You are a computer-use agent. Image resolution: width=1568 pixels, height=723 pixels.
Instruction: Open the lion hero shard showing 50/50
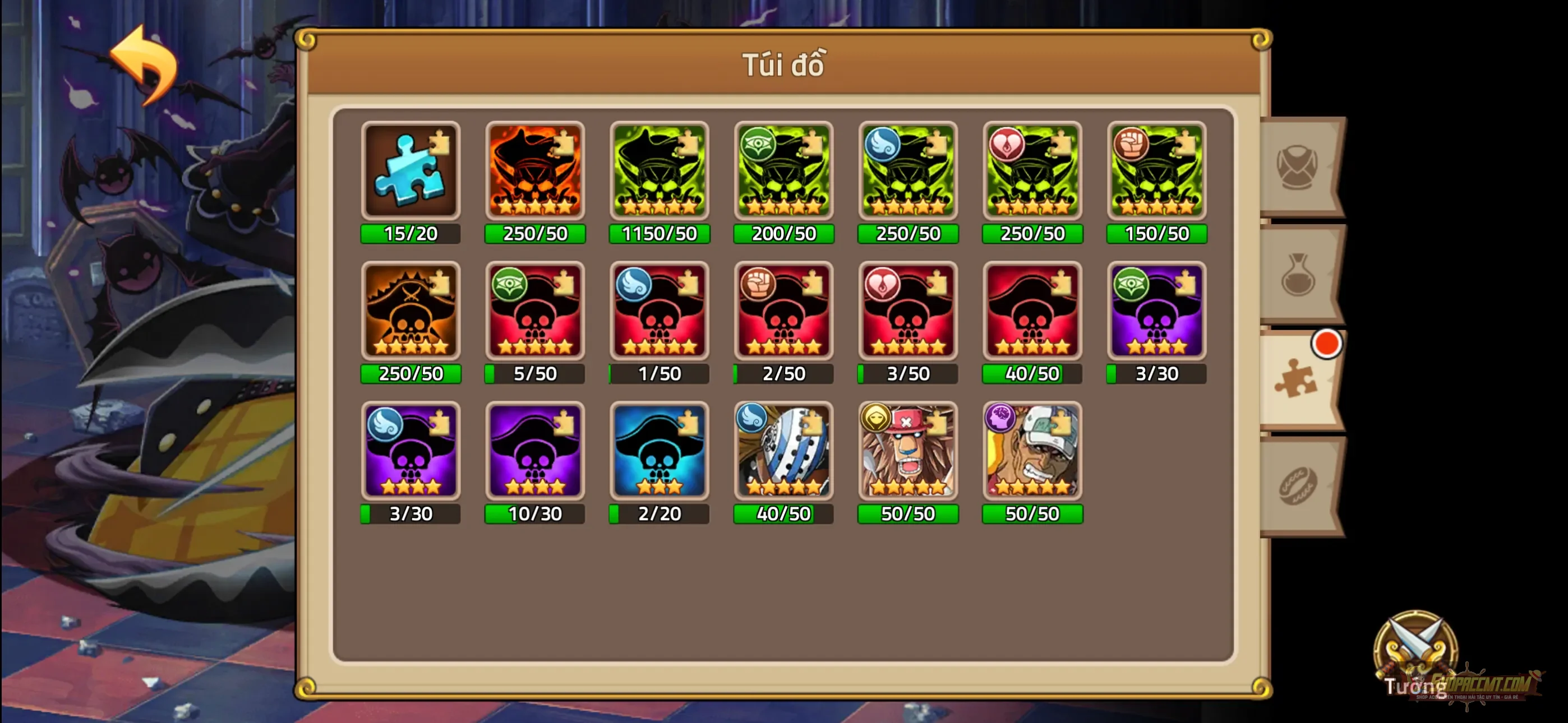coord(907,453)
